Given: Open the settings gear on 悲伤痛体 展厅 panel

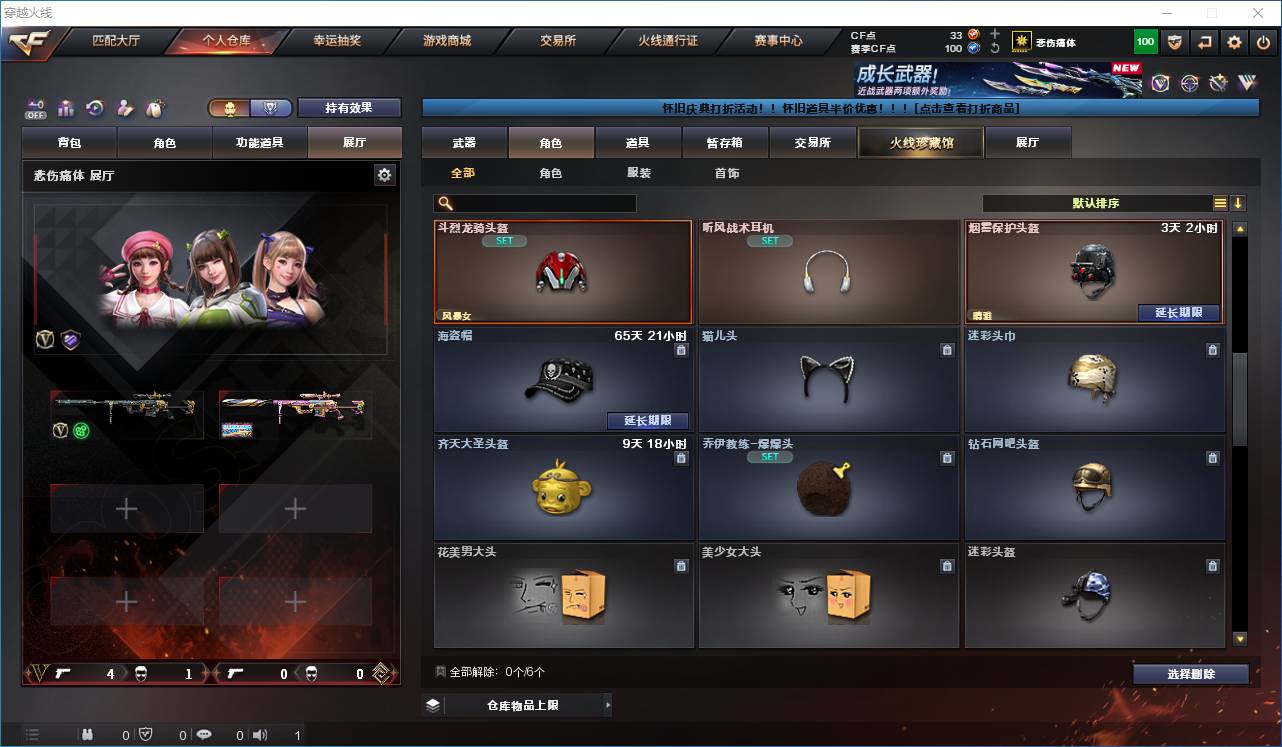Looking at the screenshot, I should (384, 174).
